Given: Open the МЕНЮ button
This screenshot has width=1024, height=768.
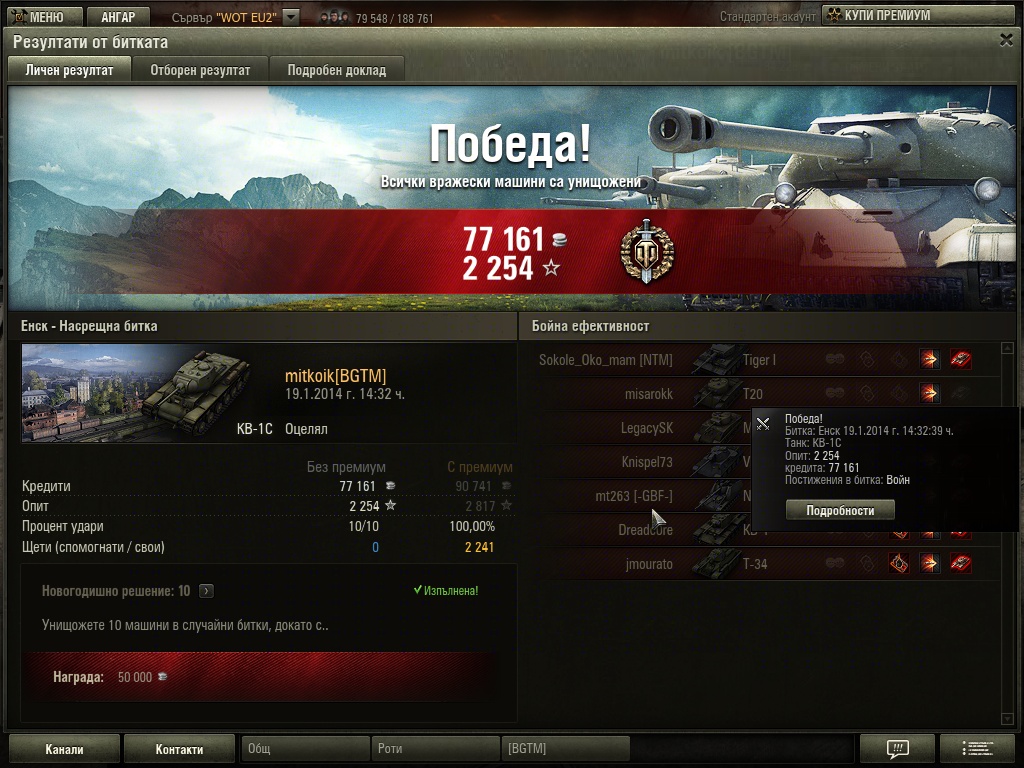Looking at the screenshot, I should 38,16.
